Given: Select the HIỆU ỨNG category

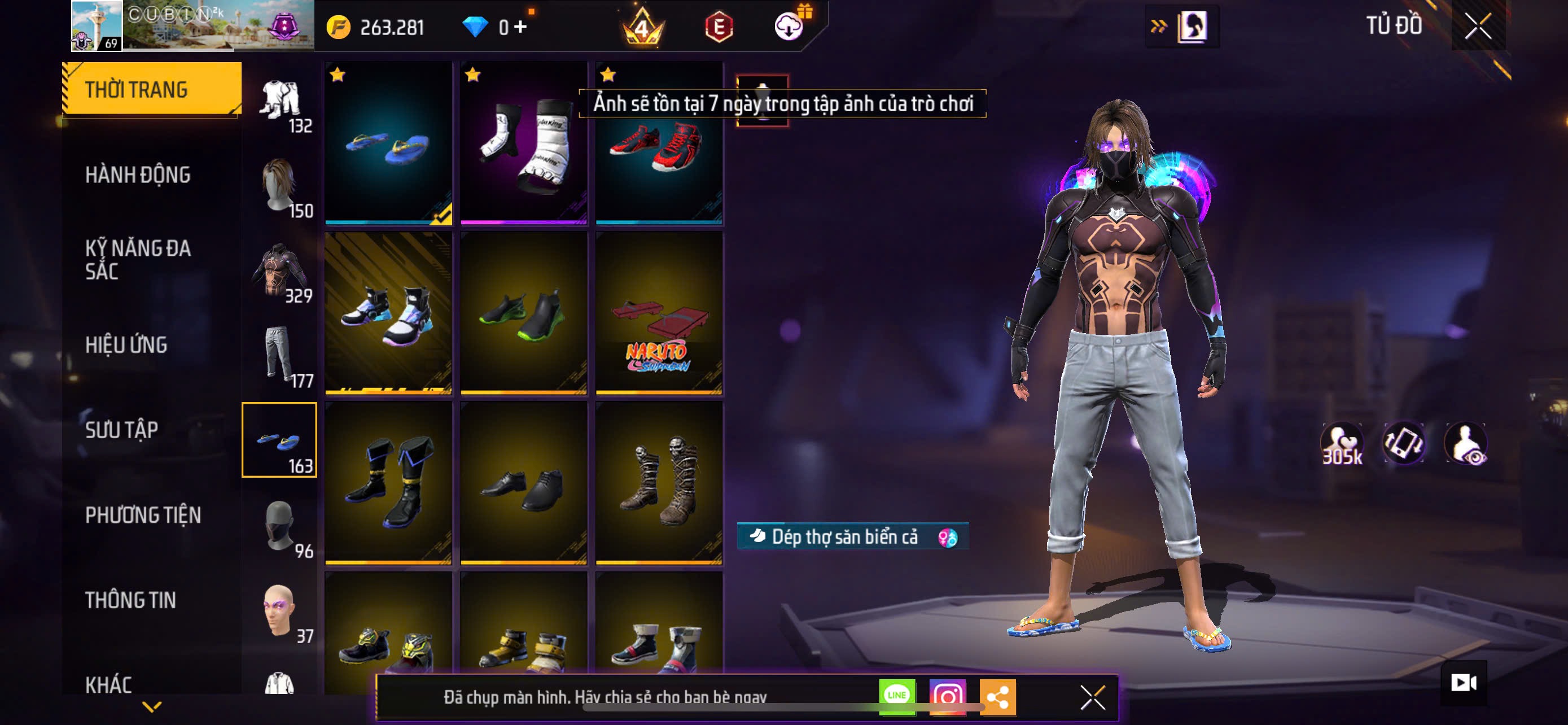Looking at the screenshot, I should click(126, 345).
